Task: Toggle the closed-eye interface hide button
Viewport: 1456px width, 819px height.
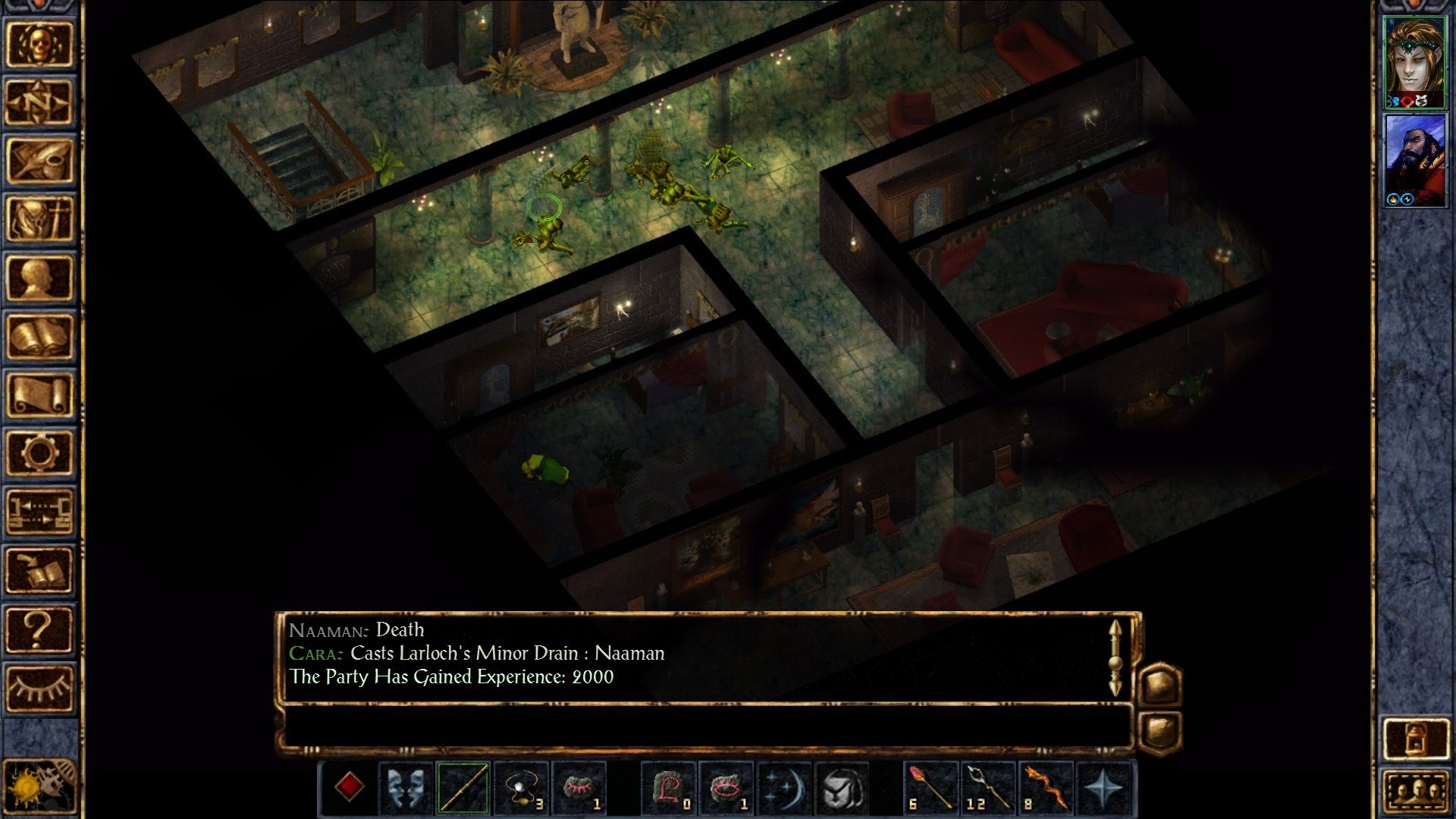Action: (39, 687)
